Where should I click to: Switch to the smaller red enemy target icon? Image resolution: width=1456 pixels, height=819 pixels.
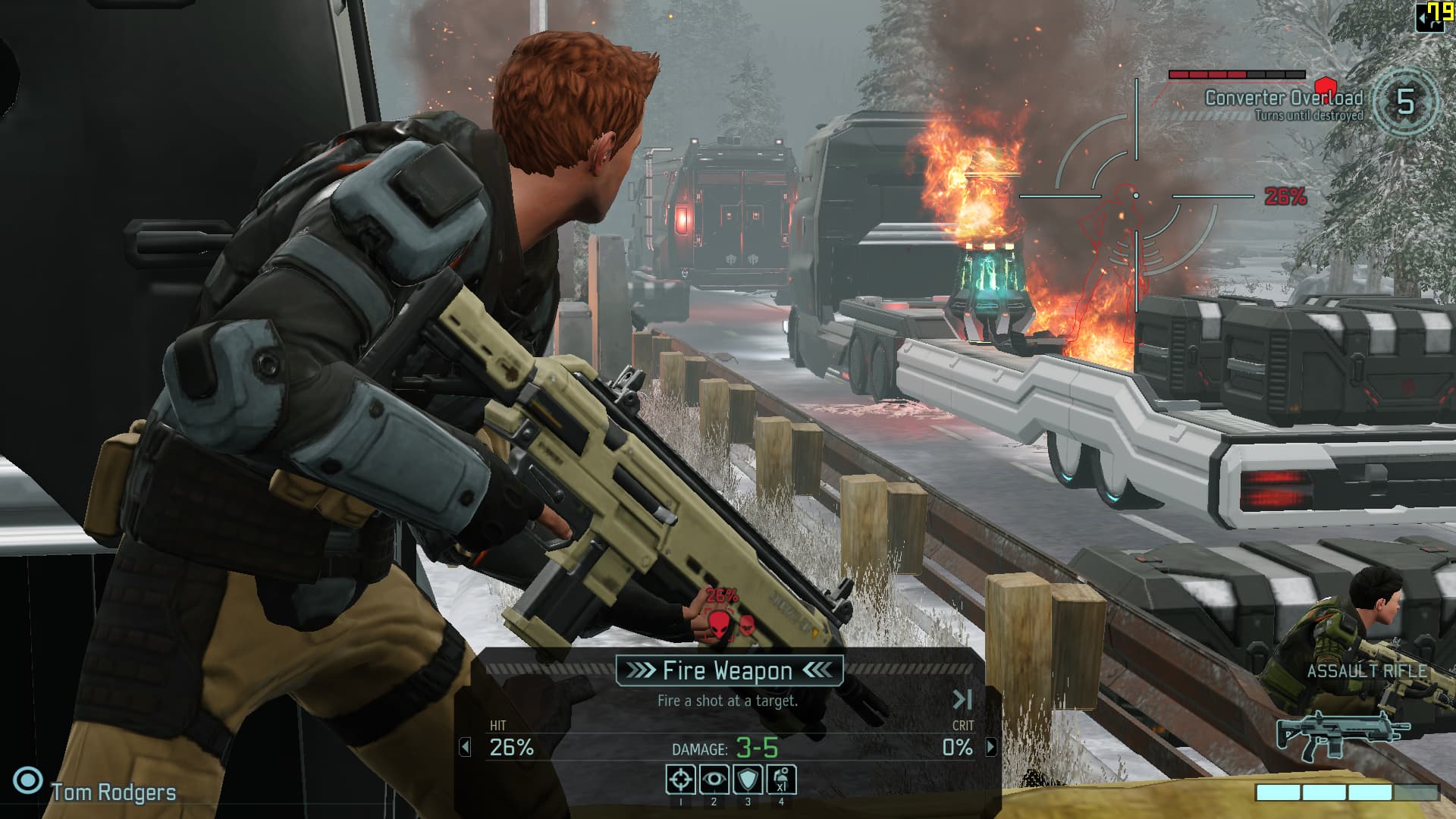click(747, 626)
